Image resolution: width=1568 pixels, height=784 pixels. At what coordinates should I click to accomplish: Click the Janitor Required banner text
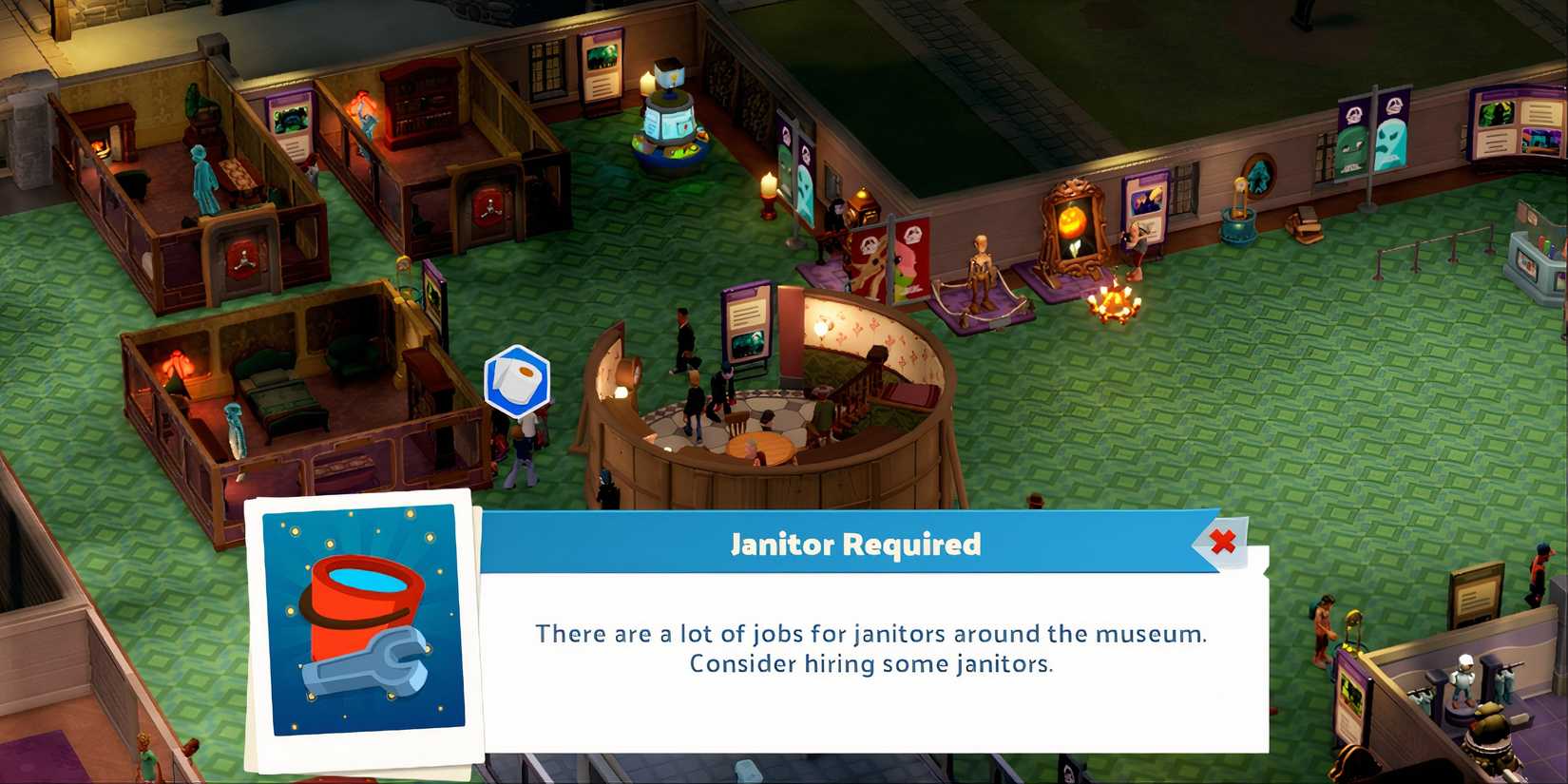pyautogui.click(x=853, y=545)
